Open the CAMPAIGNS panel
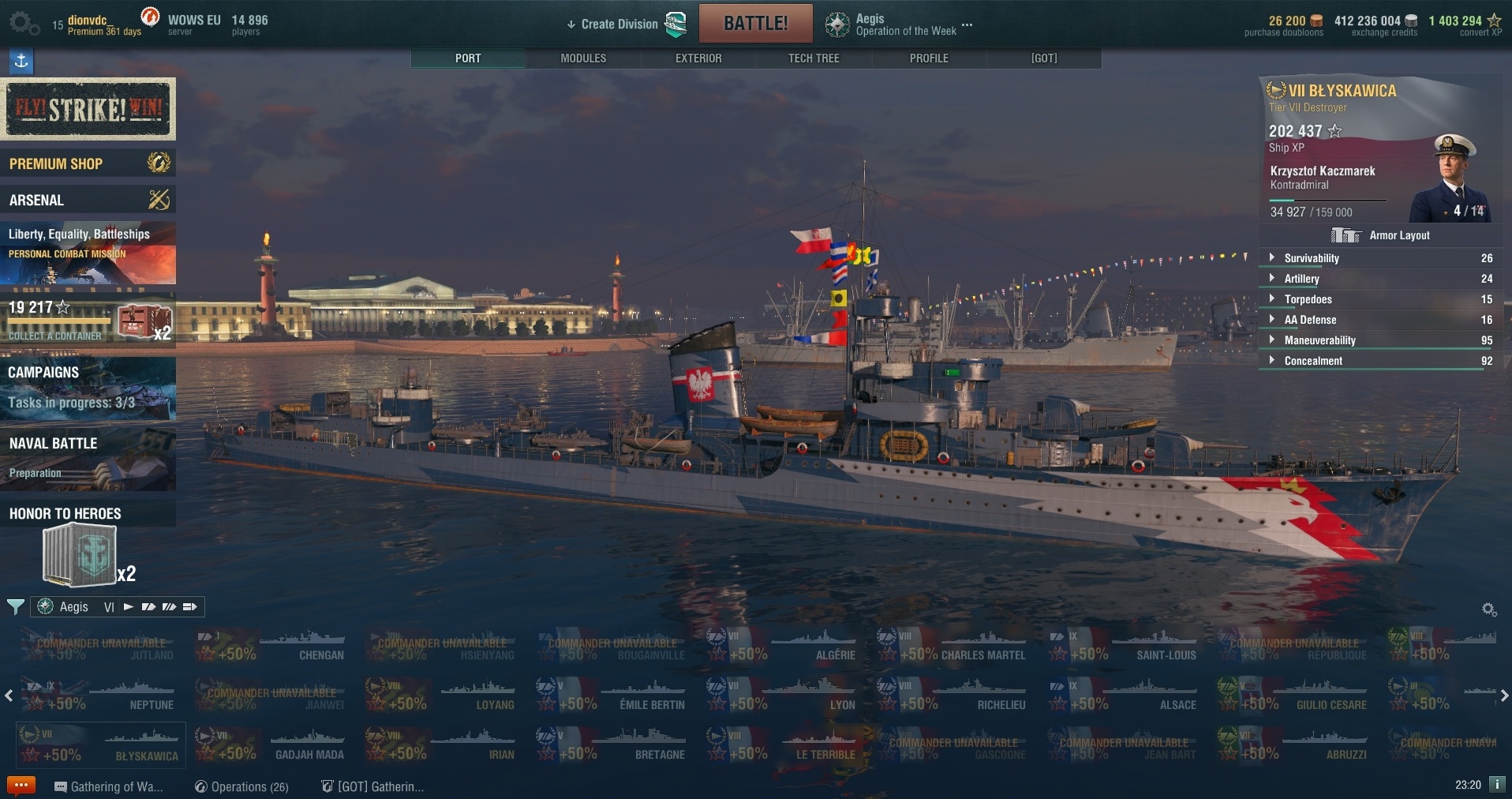The height and width of the screenshot is (799, 1512). tap(88, 387)
